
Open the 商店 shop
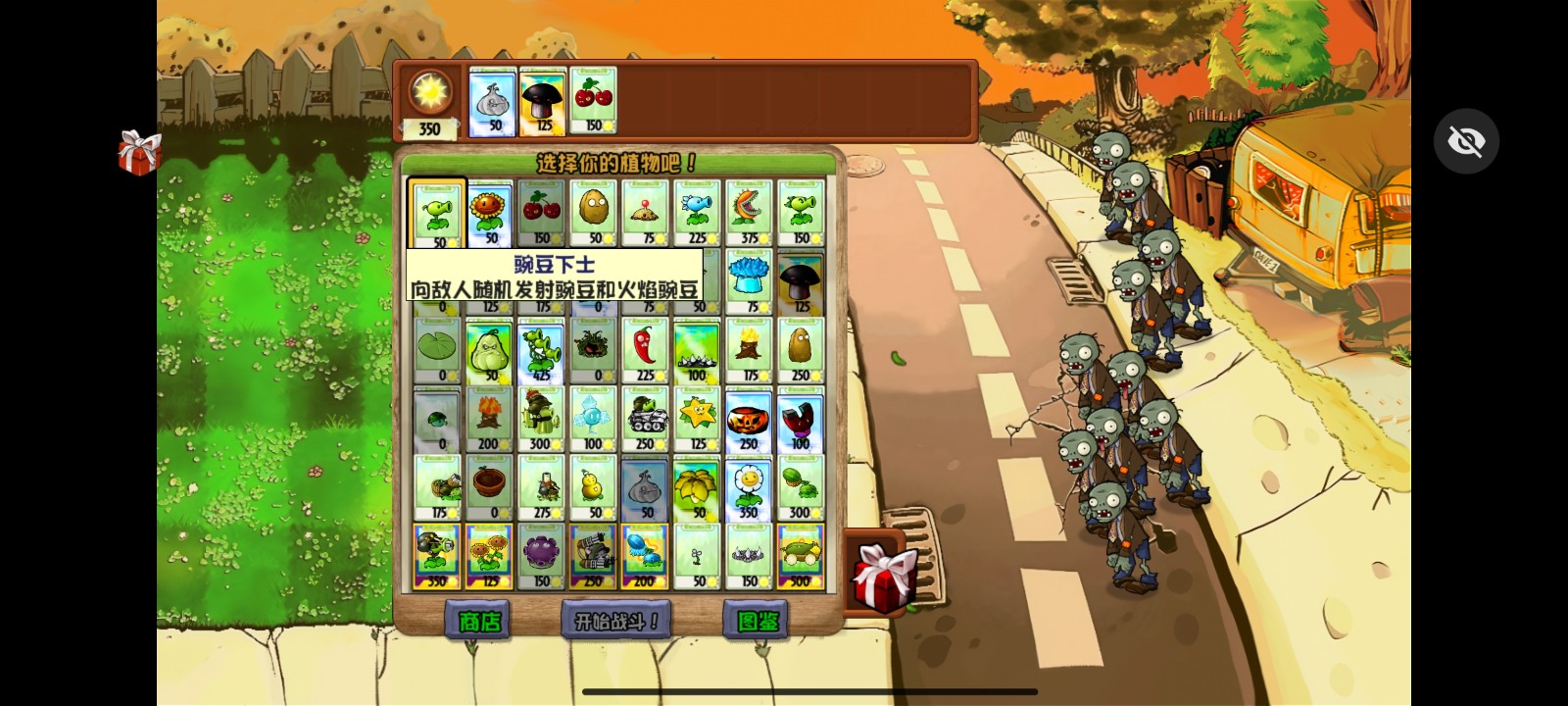(x=479, y=620)
